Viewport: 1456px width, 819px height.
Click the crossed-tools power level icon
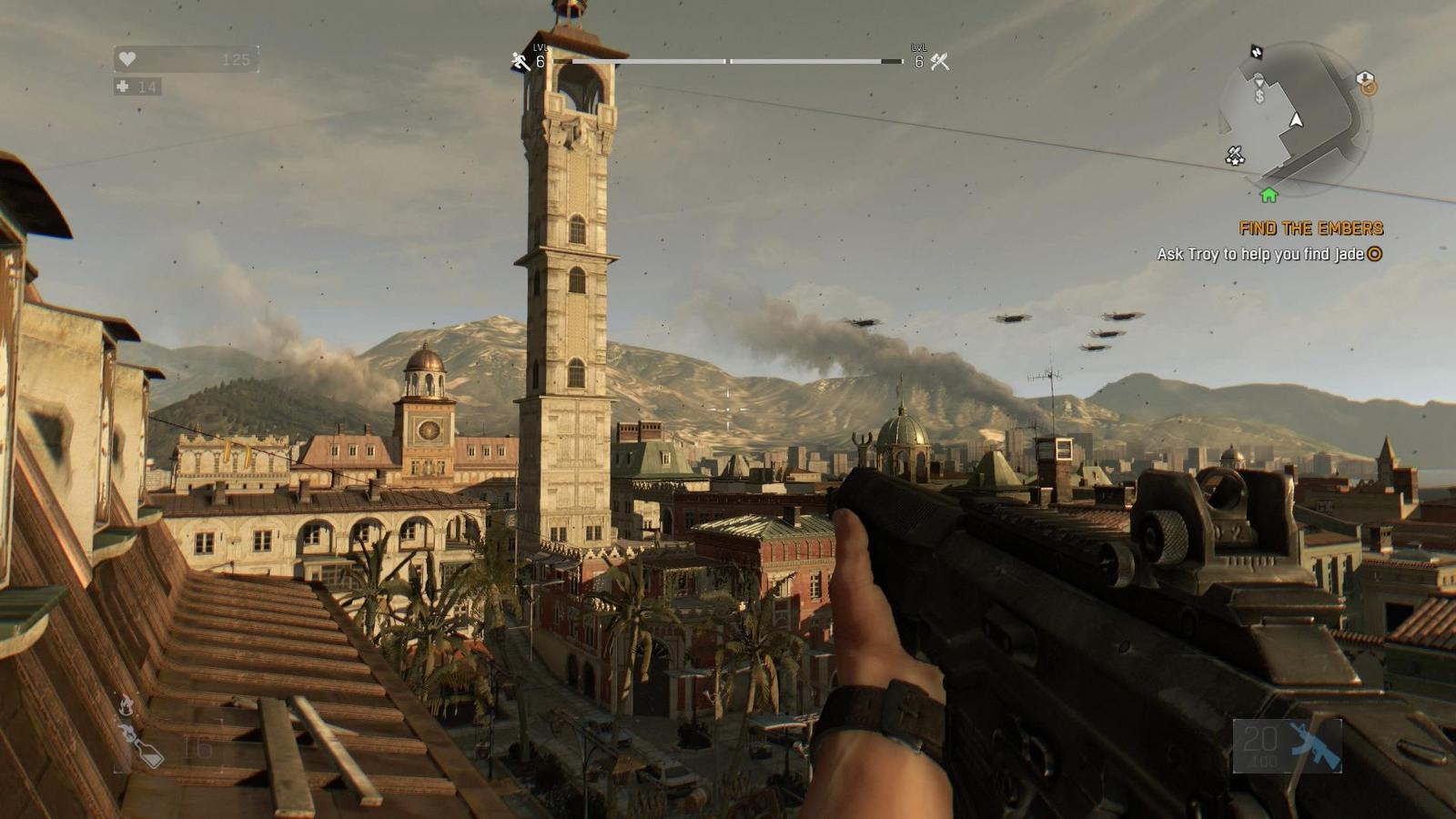coord(940,62)
